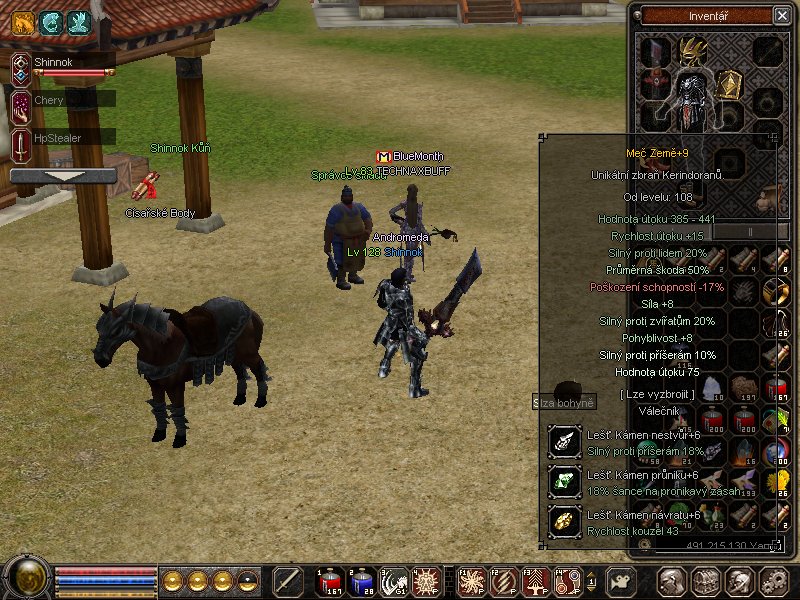Expand the party list down arrow

tap(62, 176)
